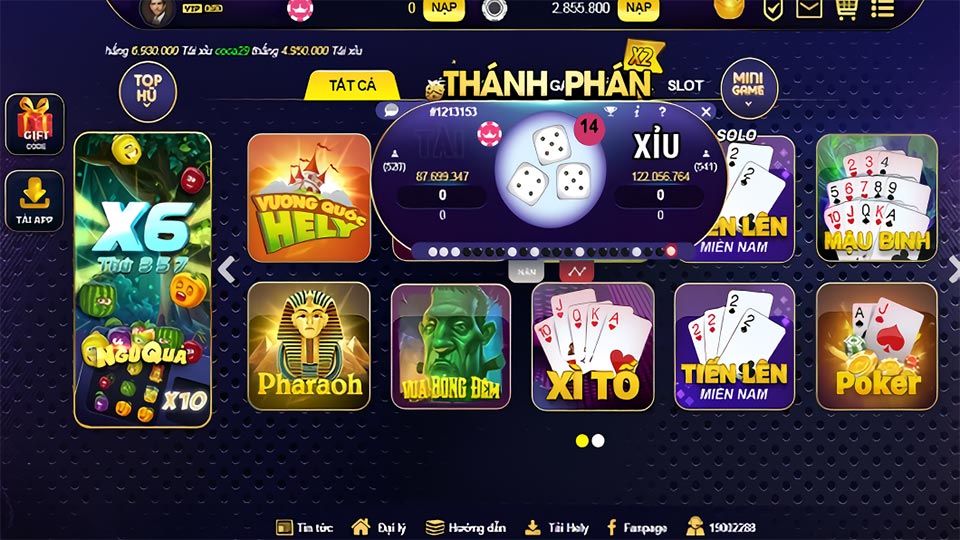Viewport: 960px width, 540px height.
Task: Switch to the Slot category tab
Action: (x=685, y=86)
